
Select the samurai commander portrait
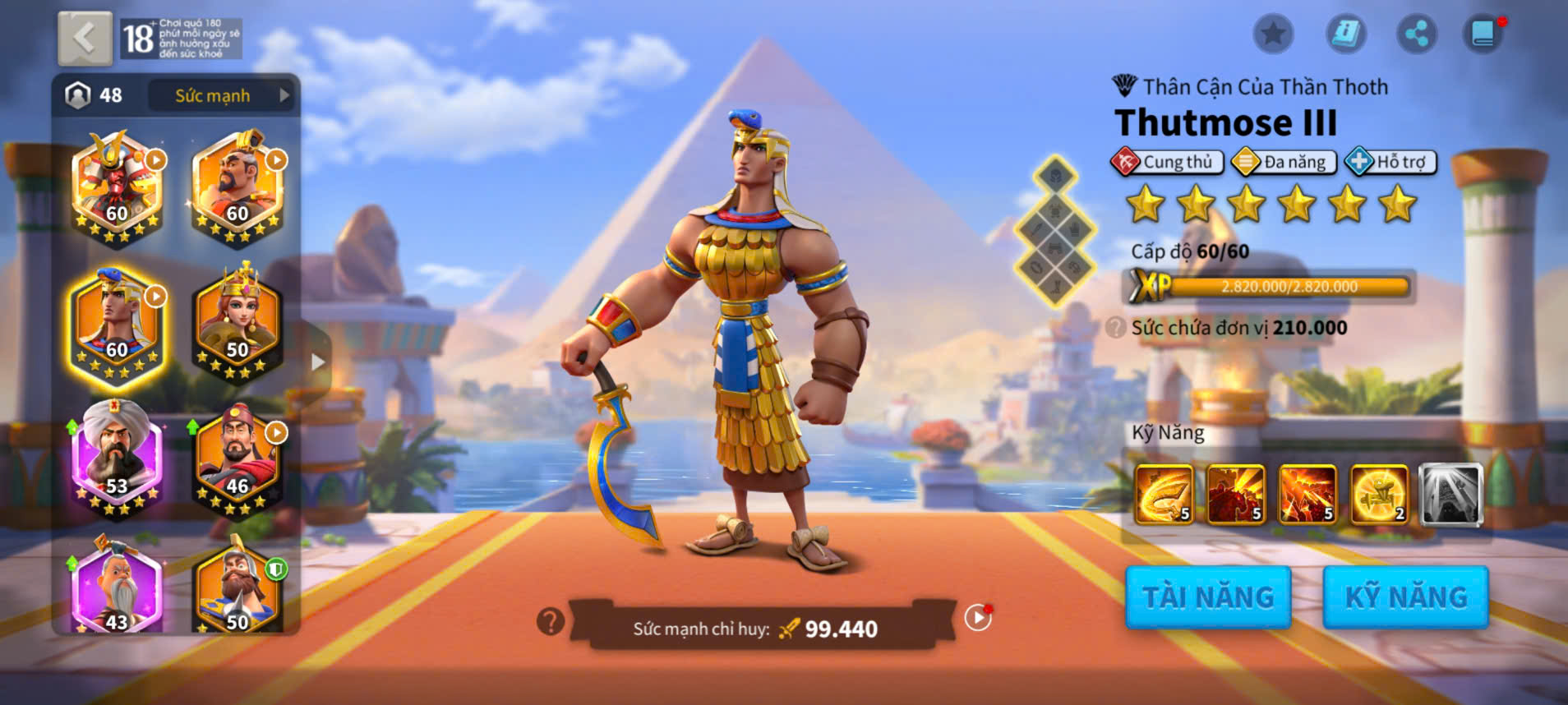117,188
